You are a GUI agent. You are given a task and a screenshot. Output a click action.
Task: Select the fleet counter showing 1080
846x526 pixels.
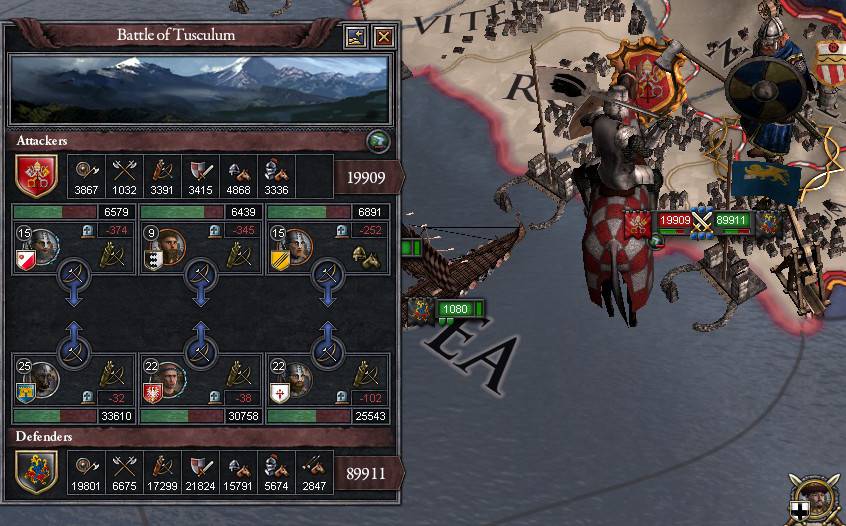pos(455,310)
